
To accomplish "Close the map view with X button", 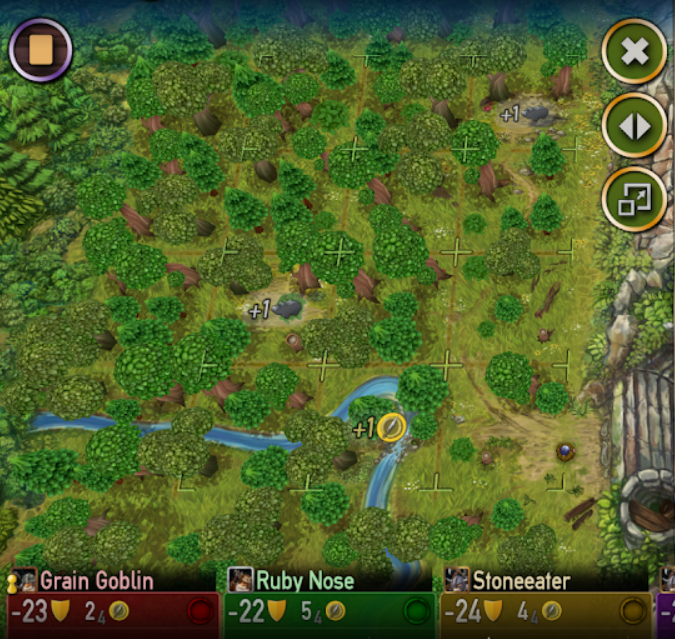I will pyautogui.click(x=634, y=52).
